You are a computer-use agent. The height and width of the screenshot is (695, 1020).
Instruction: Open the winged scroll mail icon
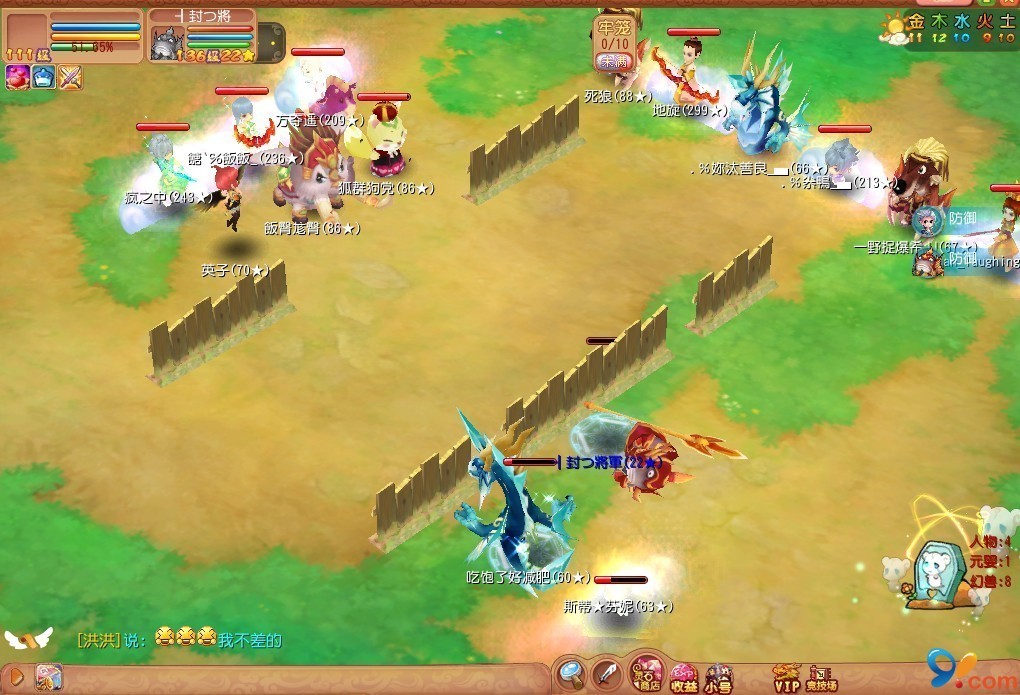coord(27,638)
